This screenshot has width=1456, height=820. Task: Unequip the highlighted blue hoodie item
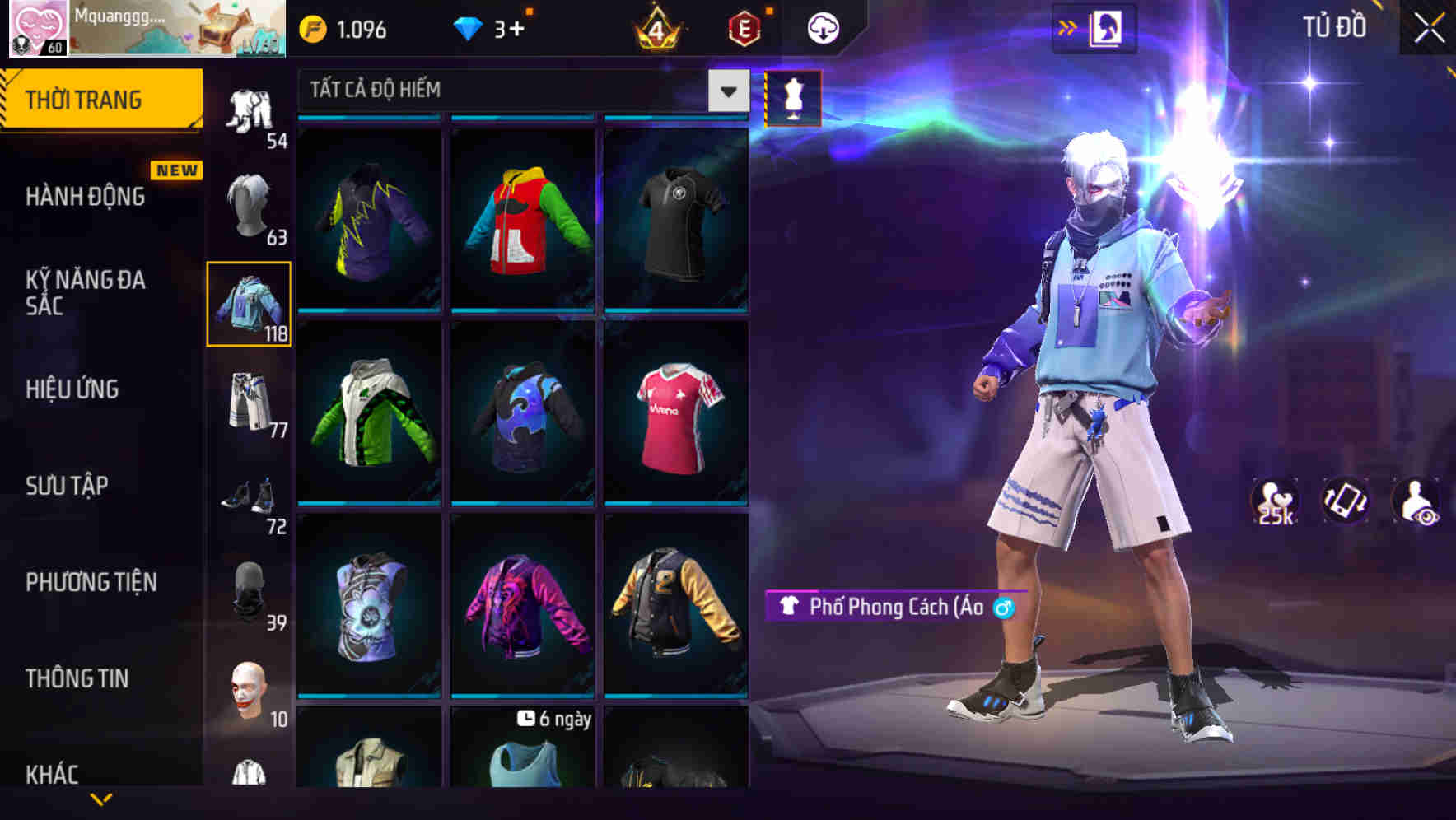[x=250, y=306]
